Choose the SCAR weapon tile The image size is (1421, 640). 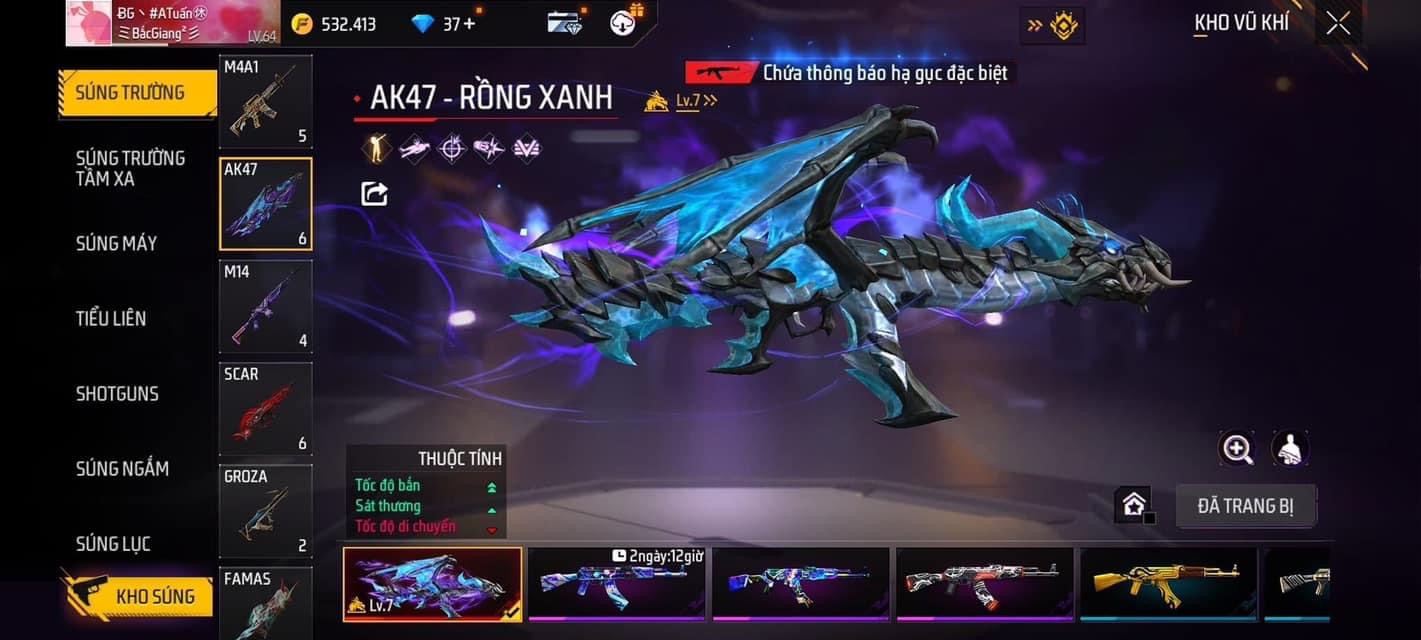(265, 408)
